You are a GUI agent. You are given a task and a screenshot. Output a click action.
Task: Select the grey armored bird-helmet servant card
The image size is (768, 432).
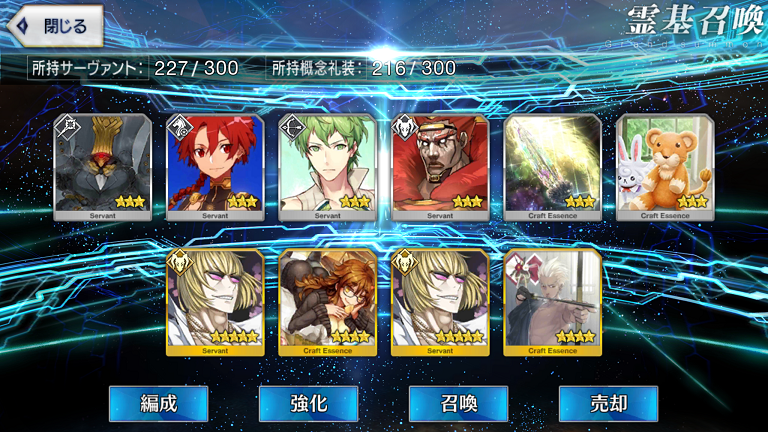click(x=103, y=166)
